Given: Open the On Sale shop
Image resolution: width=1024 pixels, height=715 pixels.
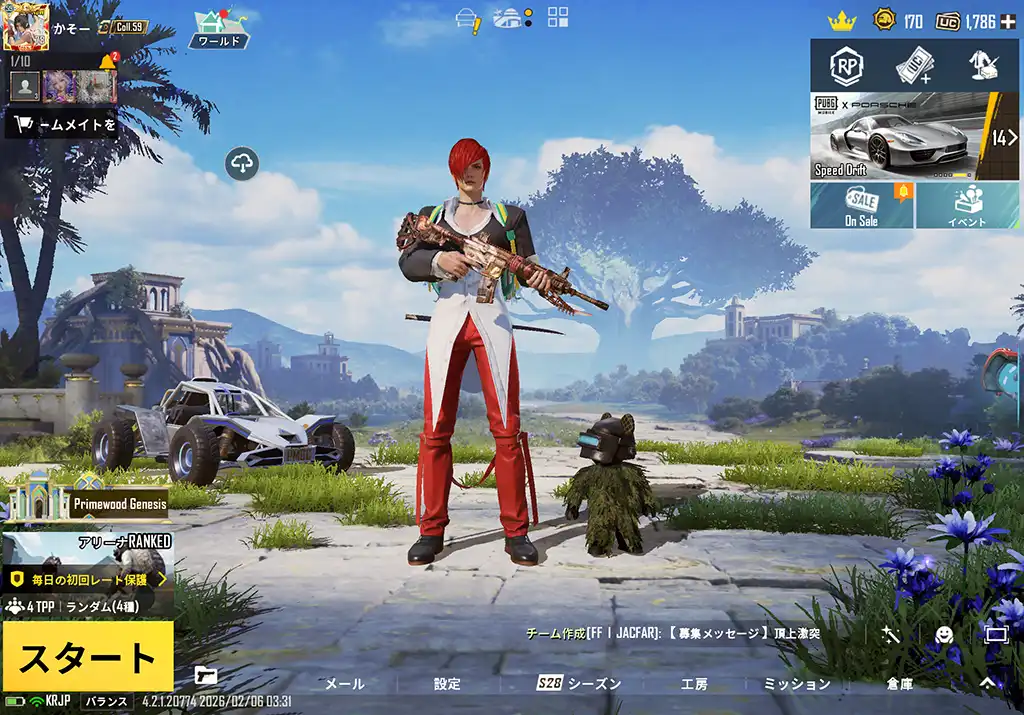Looking at the screenshot, I should coord(861,205).
